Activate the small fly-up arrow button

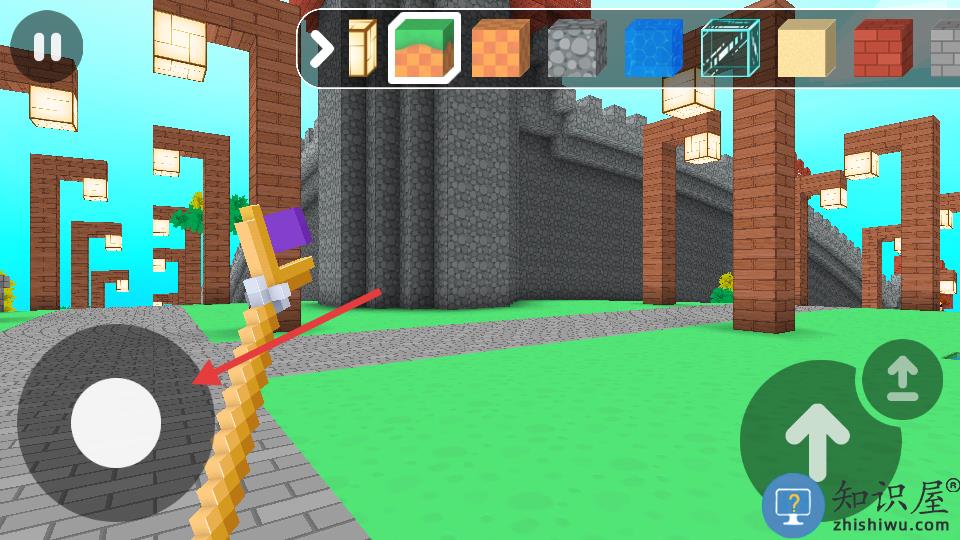point(903,380)
